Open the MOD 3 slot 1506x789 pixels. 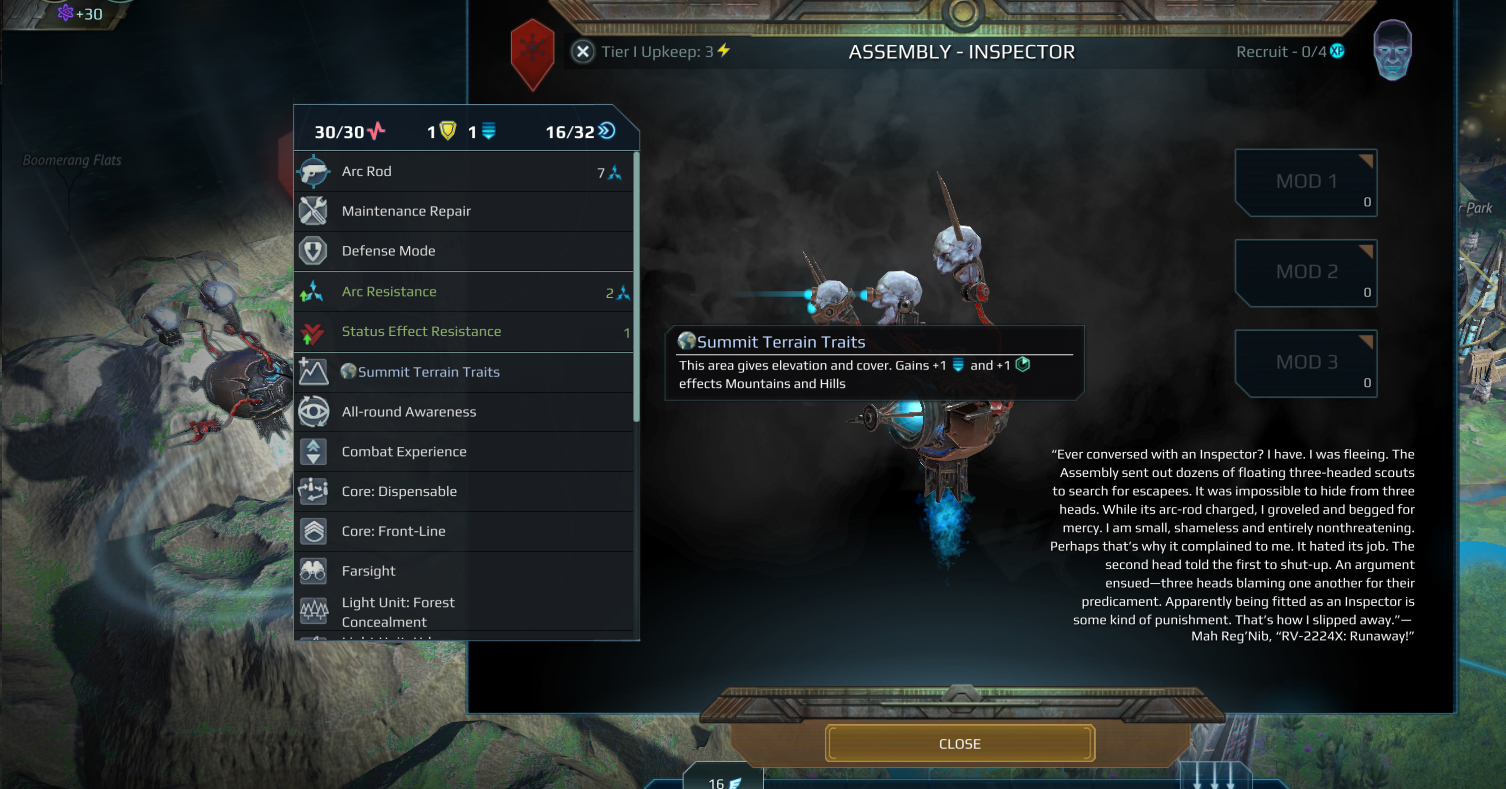1305,362
